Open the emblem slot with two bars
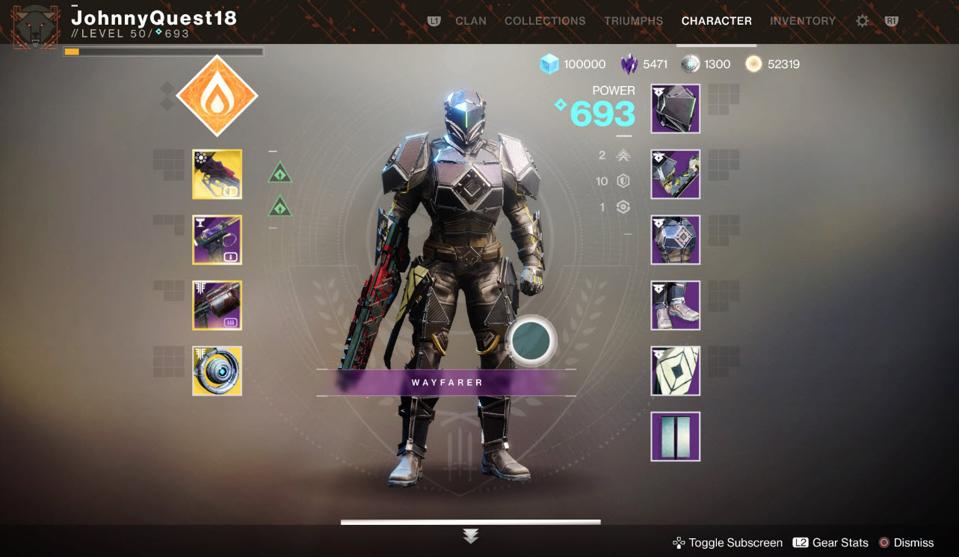This screenshot has height=557, width=959. click(675, 436)
